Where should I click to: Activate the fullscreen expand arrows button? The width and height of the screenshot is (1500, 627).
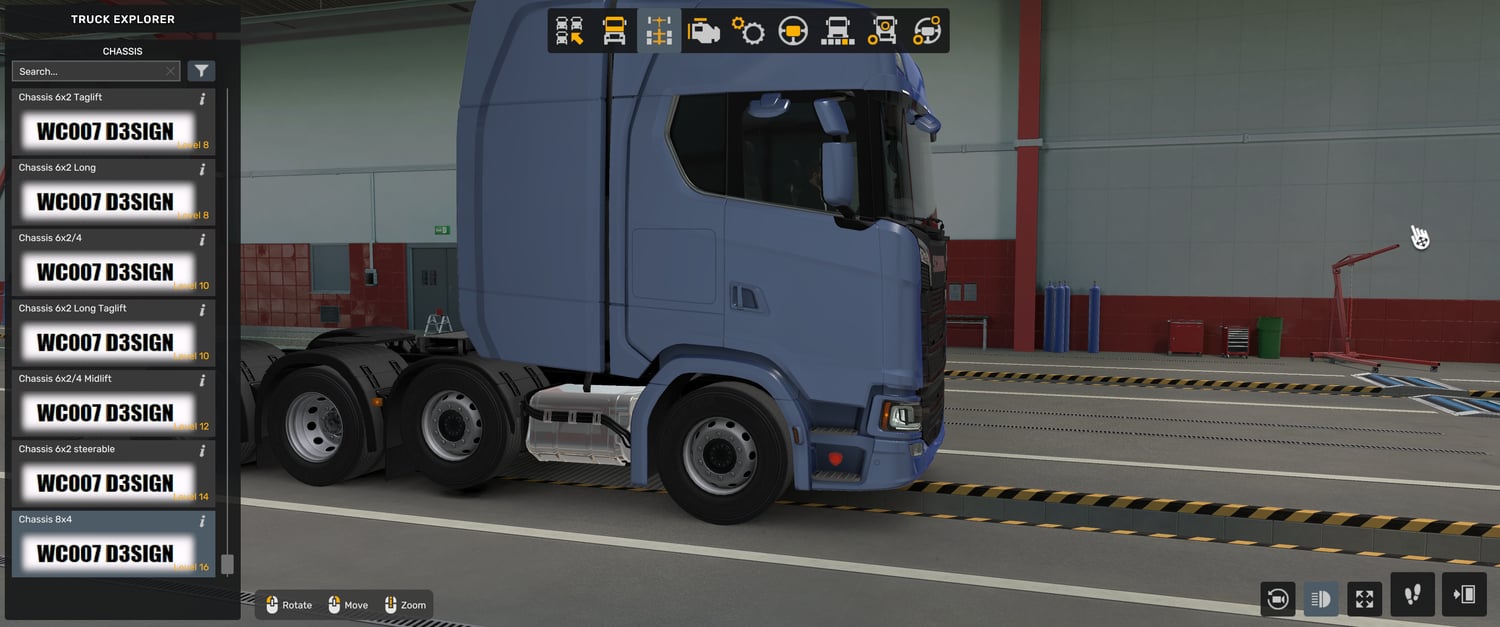pyautogui.click(x=1364, y=599)
